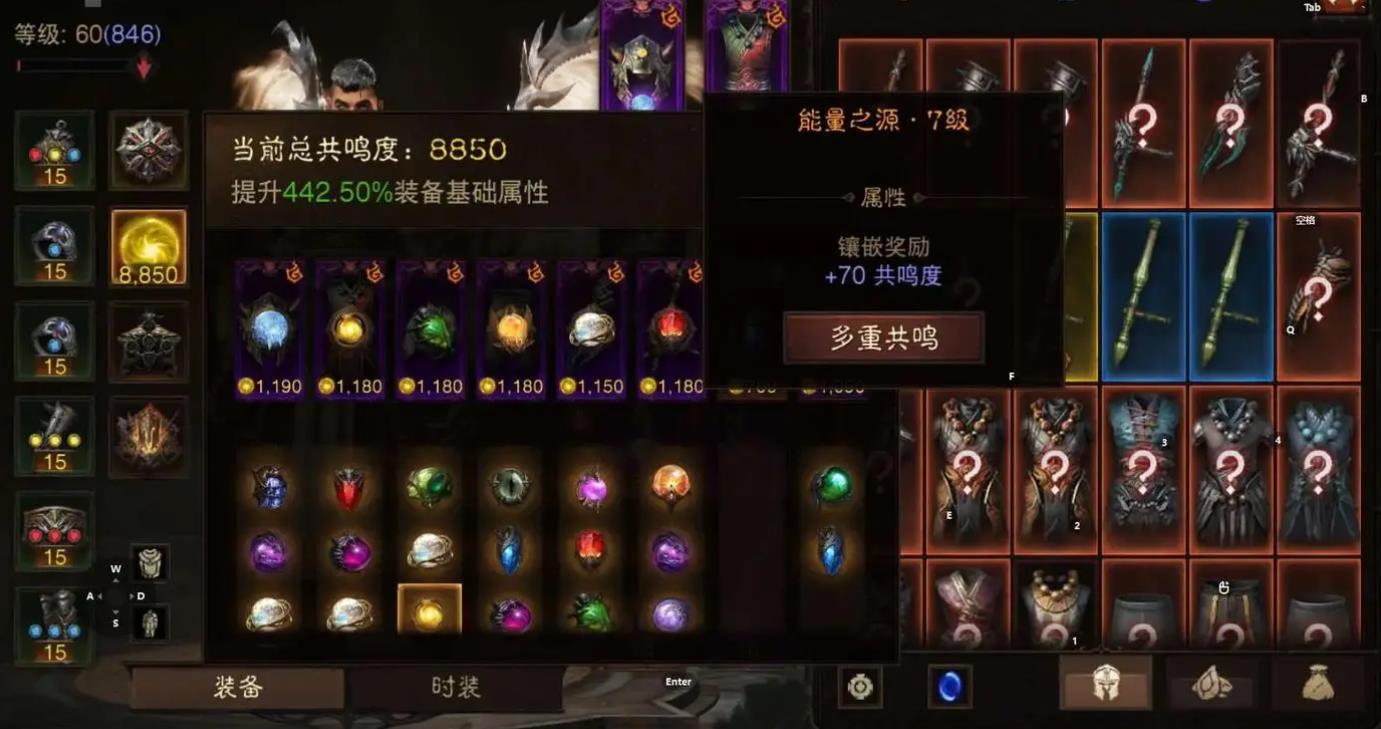Click the blue portal orb icon

(x=948, y=685)
